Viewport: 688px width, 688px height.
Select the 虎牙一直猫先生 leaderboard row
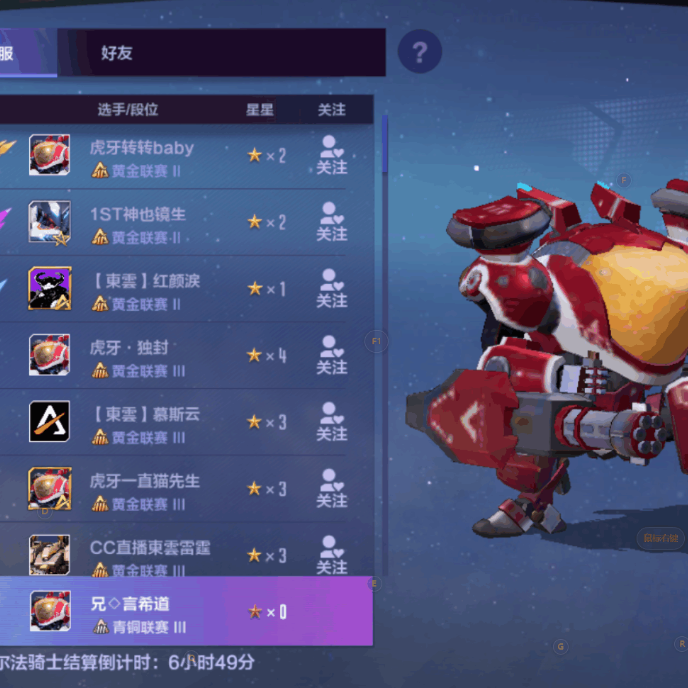pyautogui.click(x=160, y=489)
